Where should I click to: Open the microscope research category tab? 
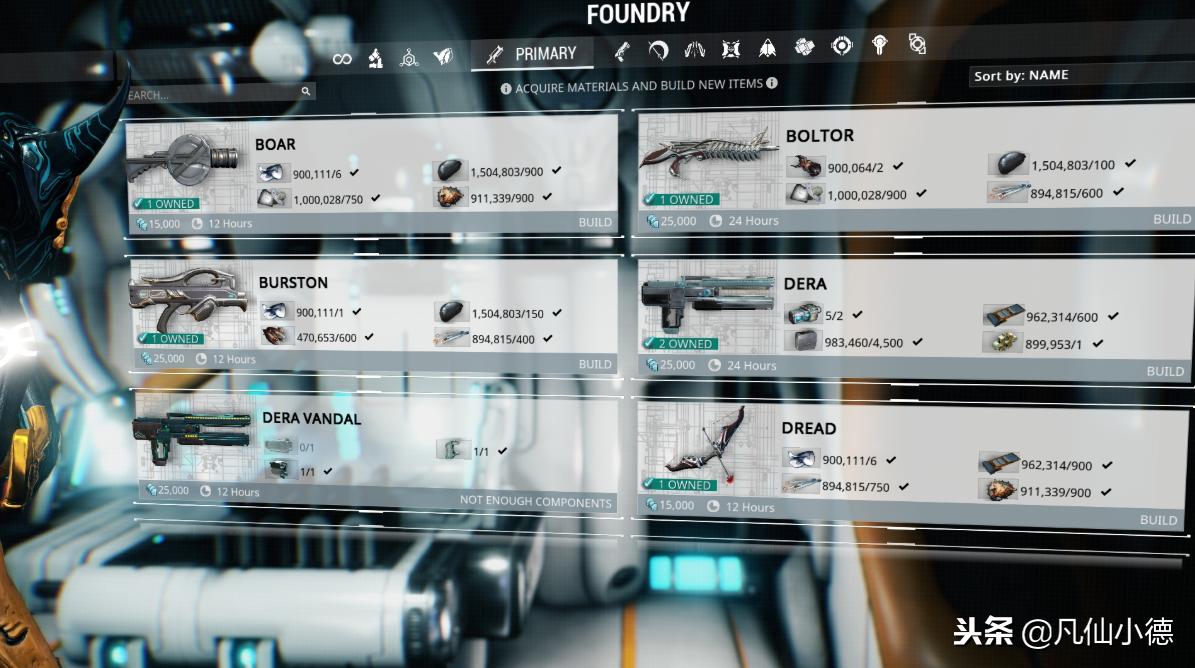click(x=375, y=58)
